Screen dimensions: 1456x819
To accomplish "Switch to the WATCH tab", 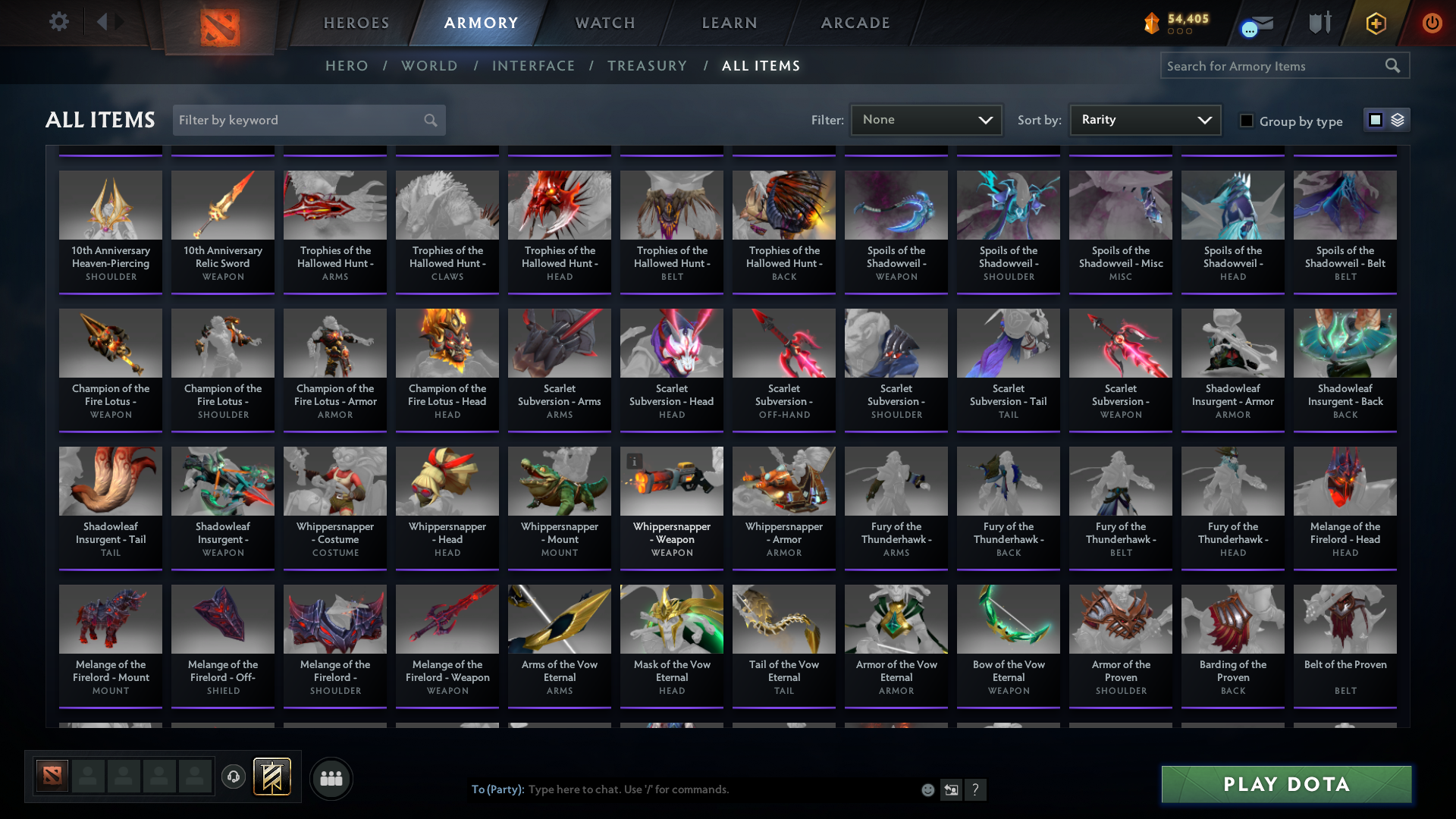I will (x=604, y=23).
